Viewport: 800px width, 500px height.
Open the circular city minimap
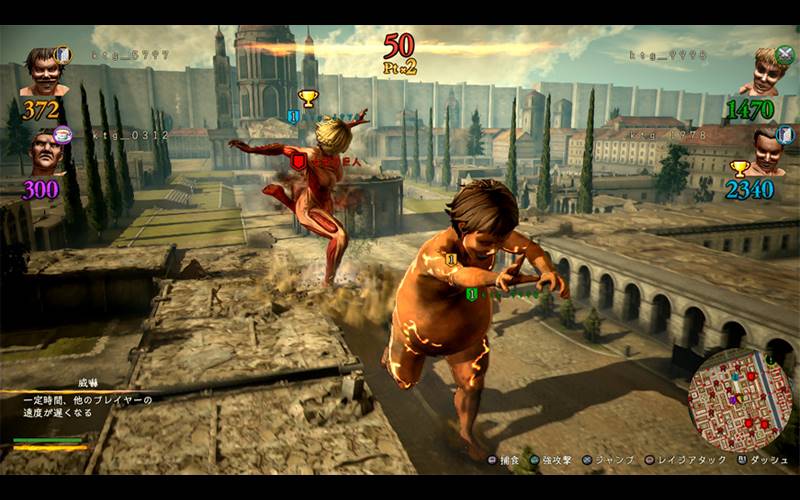click(740, 398)
